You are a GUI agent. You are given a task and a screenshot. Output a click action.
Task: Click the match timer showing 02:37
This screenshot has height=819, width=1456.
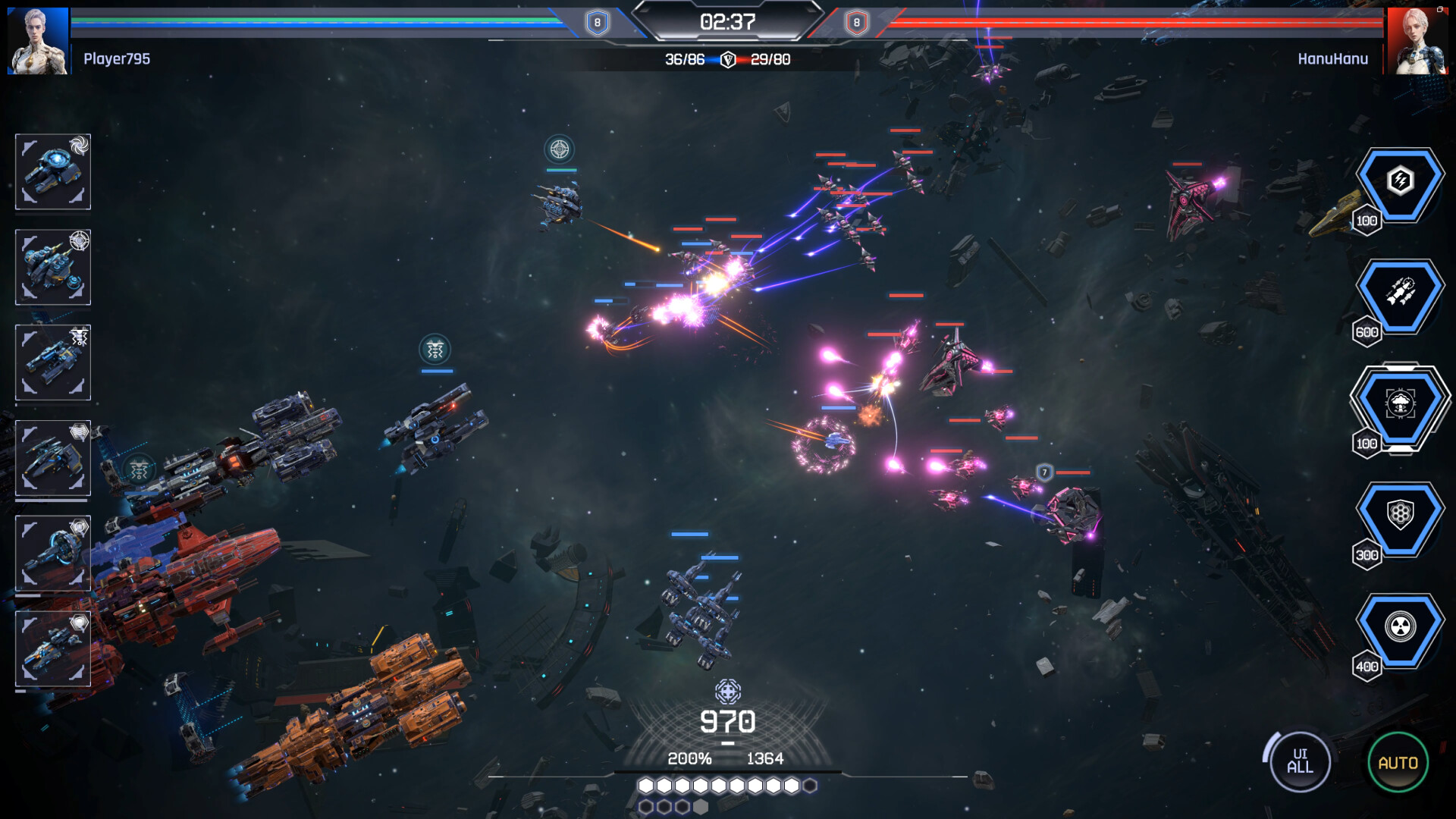pos(729,23)
